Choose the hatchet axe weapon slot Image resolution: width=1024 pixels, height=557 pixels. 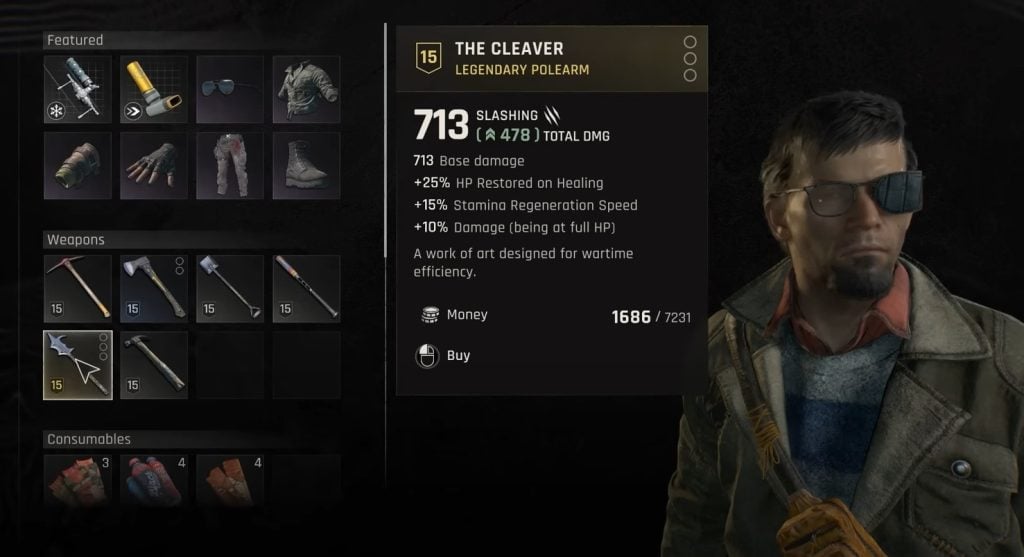click(154, 288)
